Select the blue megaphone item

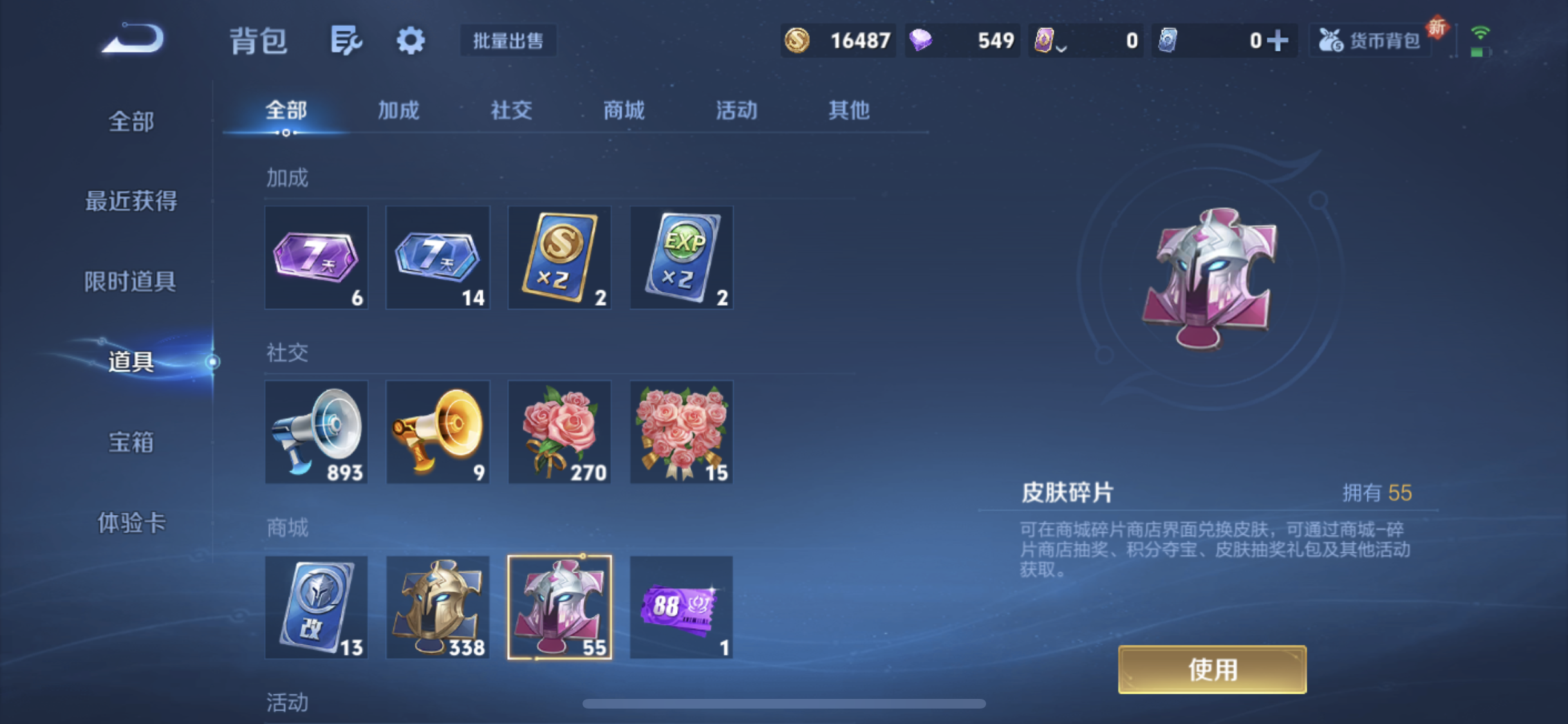[x=315, y=431]
